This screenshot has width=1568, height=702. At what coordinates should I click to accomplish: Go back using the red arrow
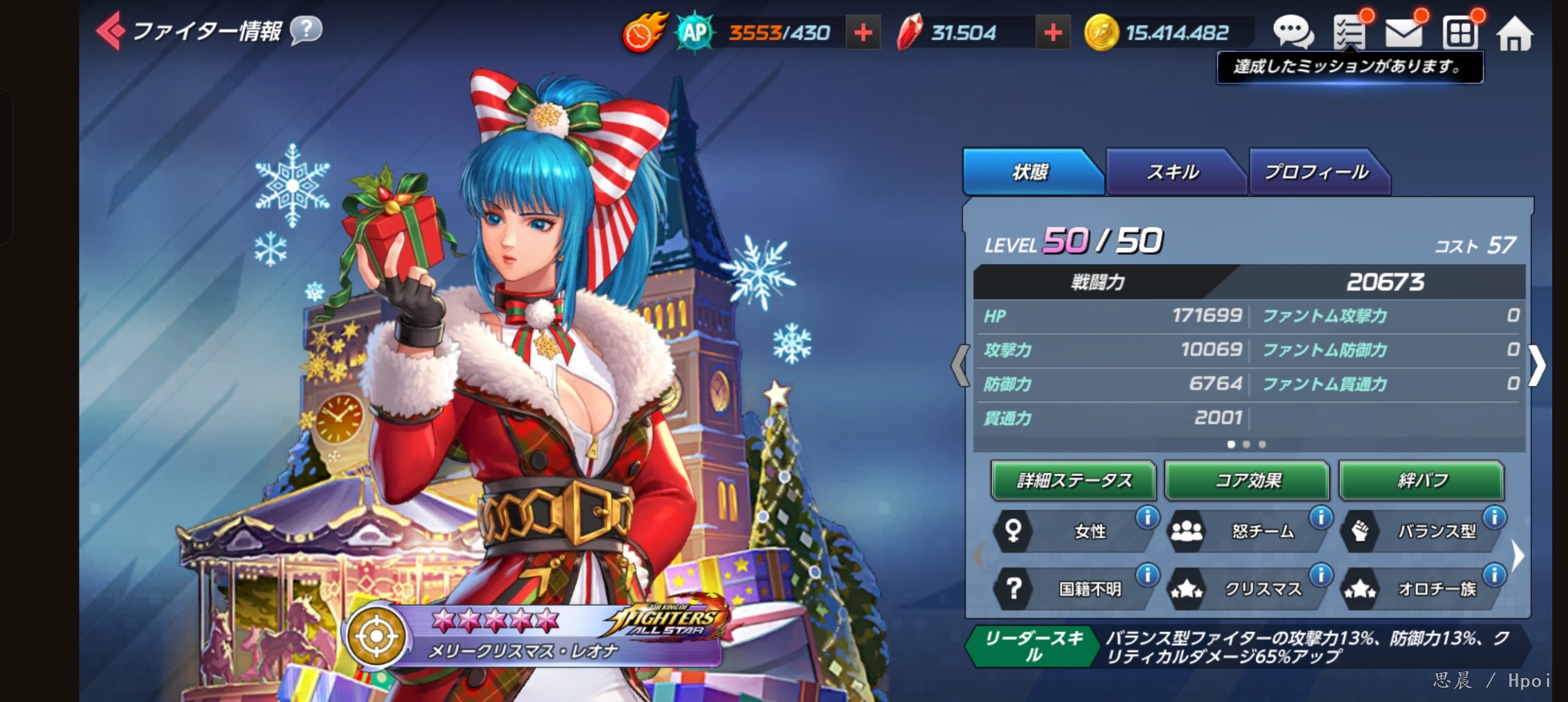110,30
